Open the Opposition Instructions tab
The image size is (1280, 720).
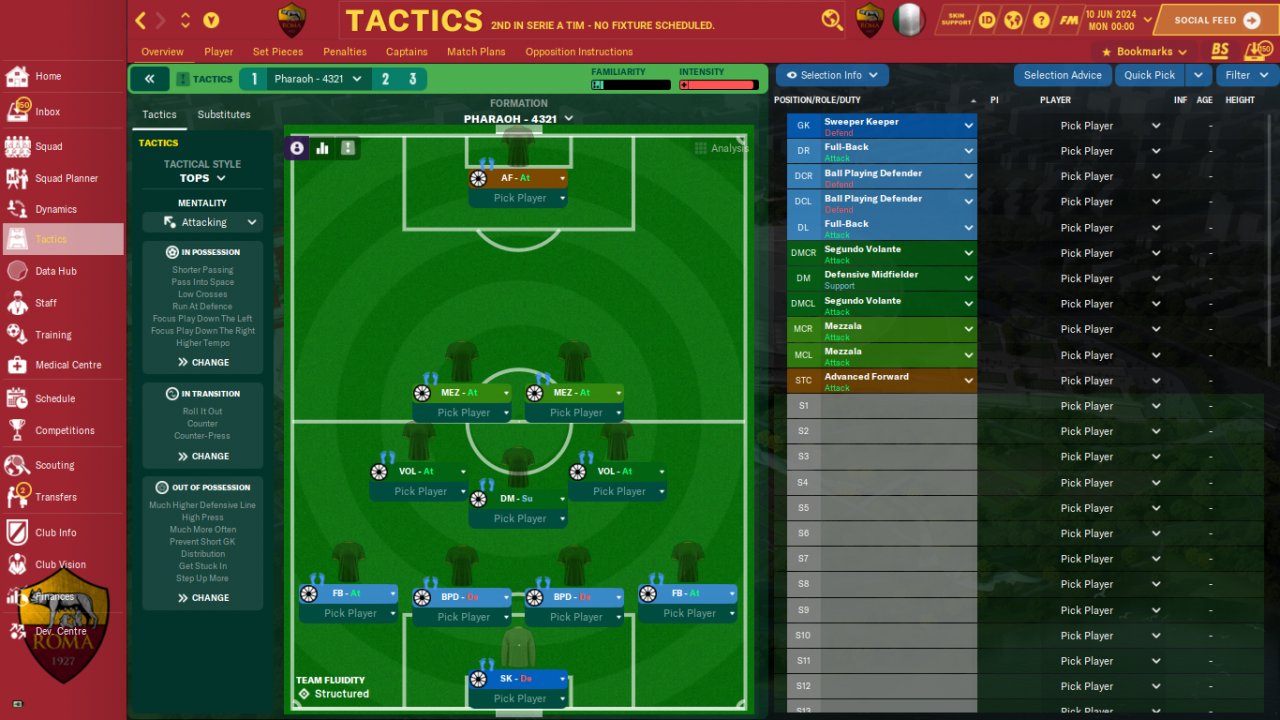tap(579, 52)
